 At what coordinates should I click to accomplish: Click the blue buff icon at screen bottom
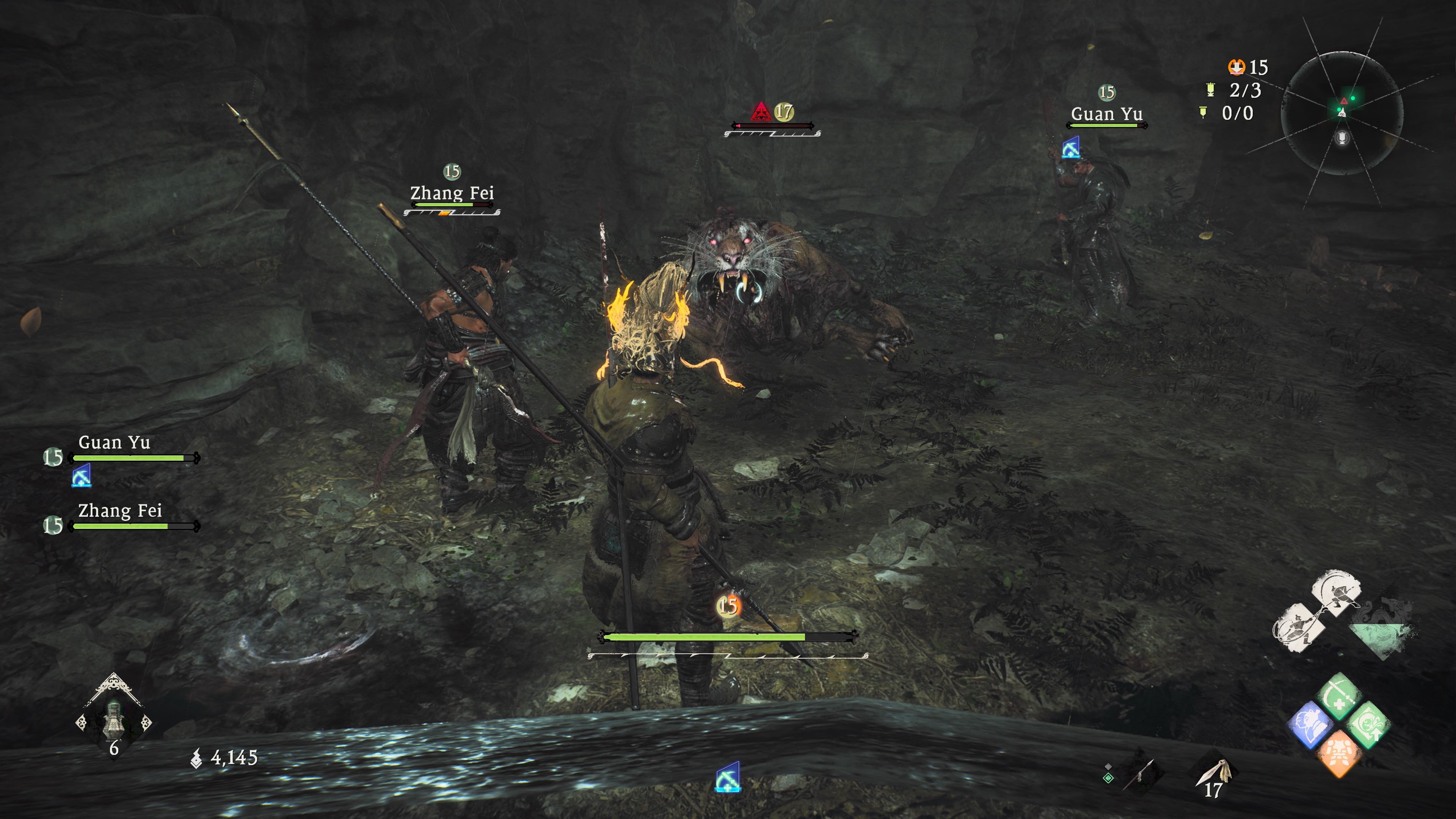(x=728, y=778)
